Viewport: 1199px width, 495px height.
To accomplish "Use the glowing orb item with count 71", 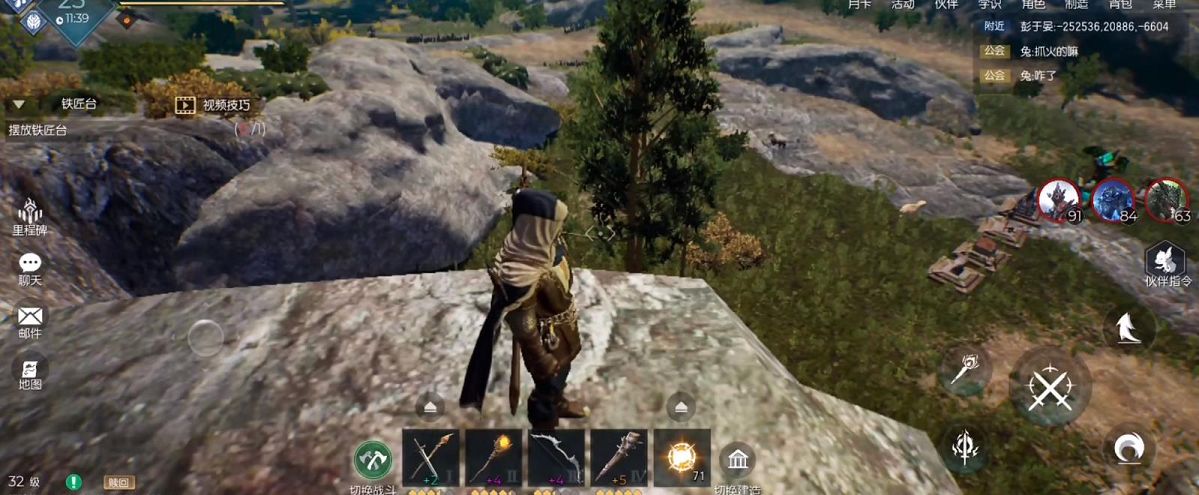I will pos(682,458).
